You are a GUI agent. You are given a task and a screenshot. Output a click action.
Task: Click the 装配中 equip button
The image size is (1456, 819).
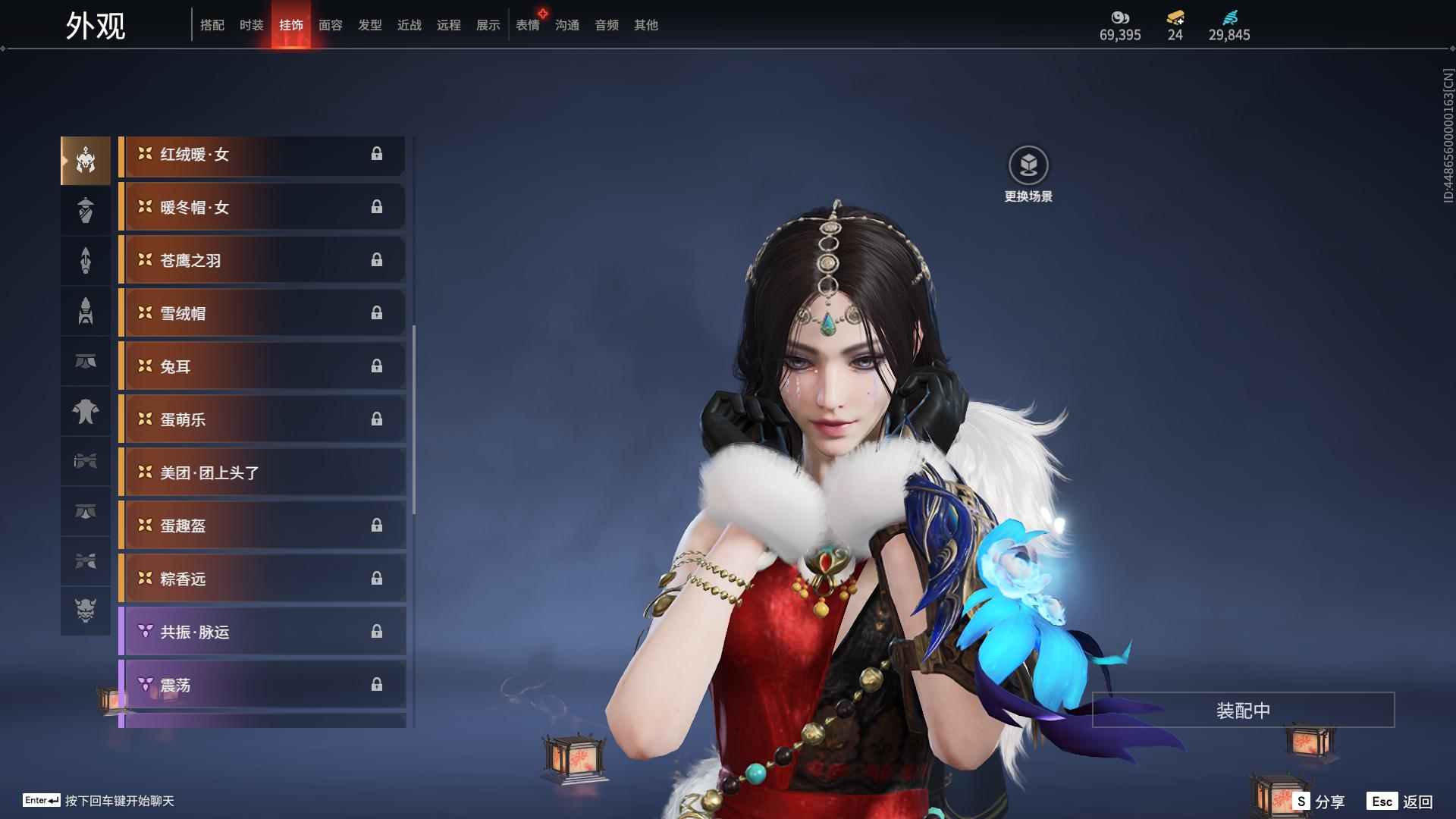coord(1243,711)
